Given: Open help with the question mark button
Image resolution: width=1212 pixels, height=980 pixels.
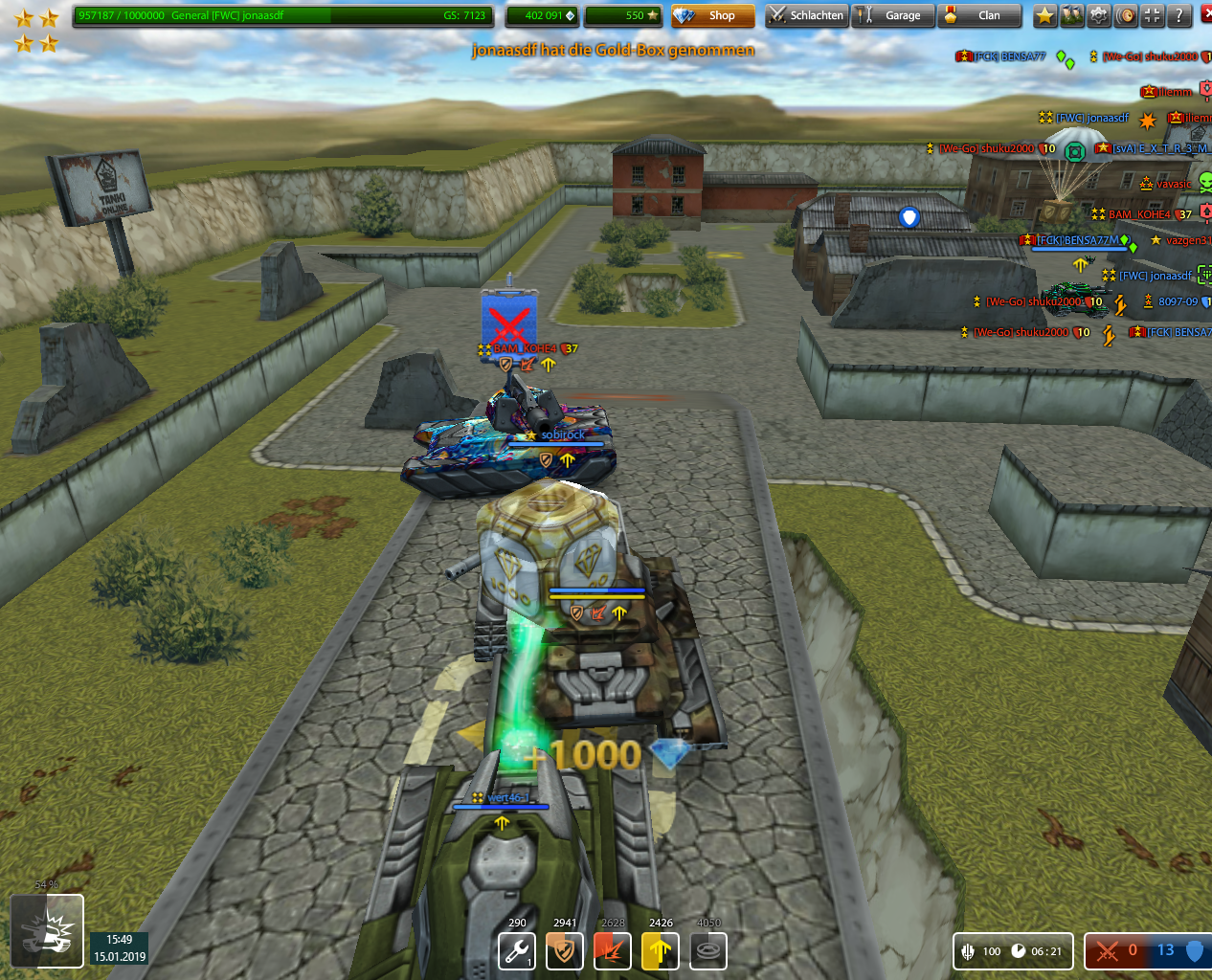Looking at the screenshot, I should [x=1179, y=15].
